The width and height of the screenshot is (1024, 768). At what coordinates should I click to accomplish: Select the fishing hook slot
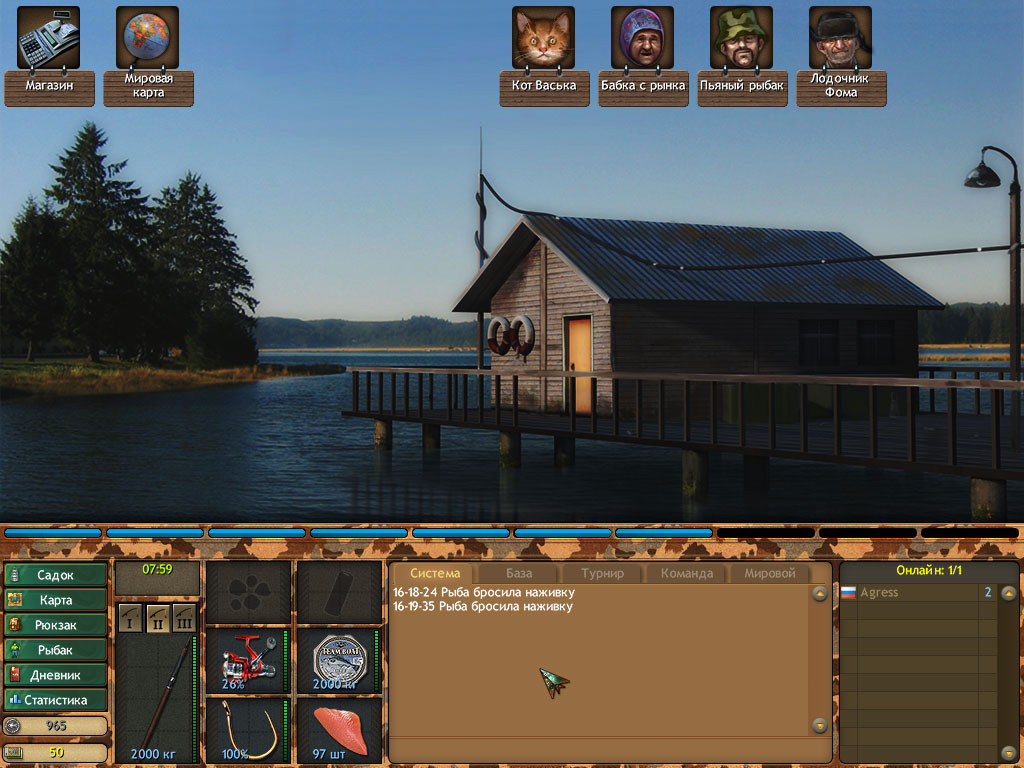coord(248,730)
